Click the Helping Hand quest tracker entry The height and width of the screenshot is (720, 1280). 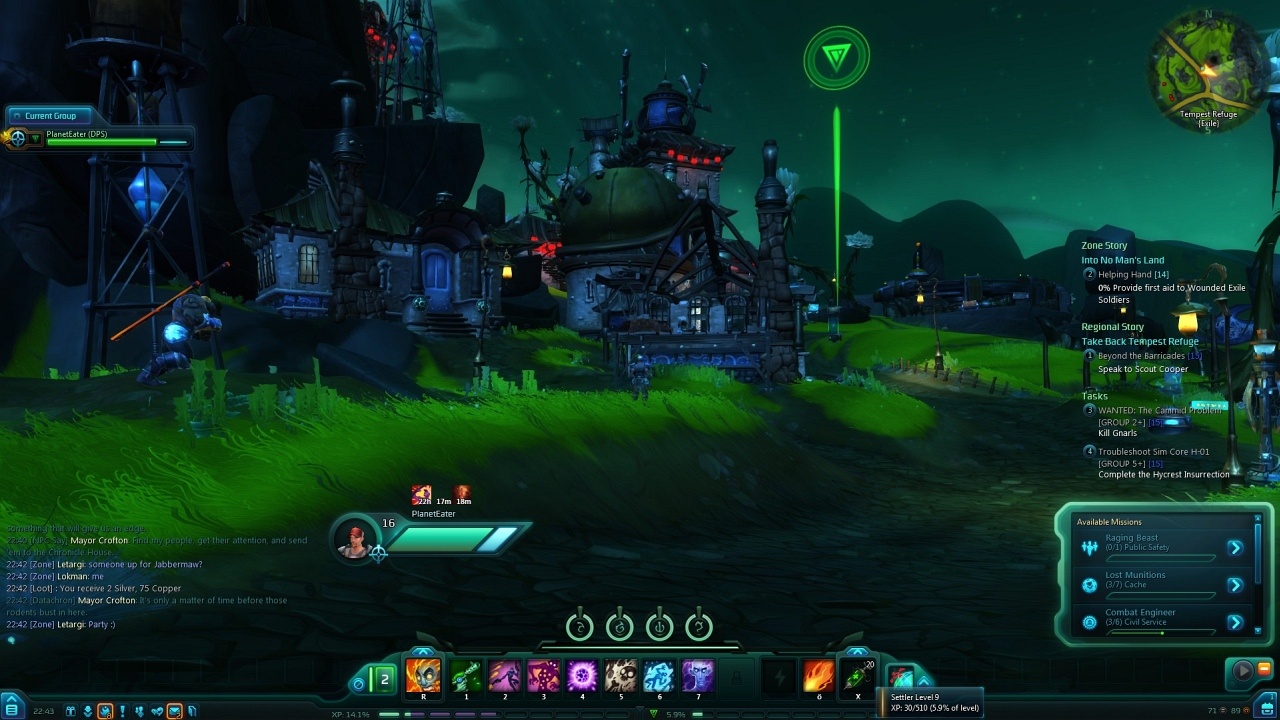point(1133,274)
